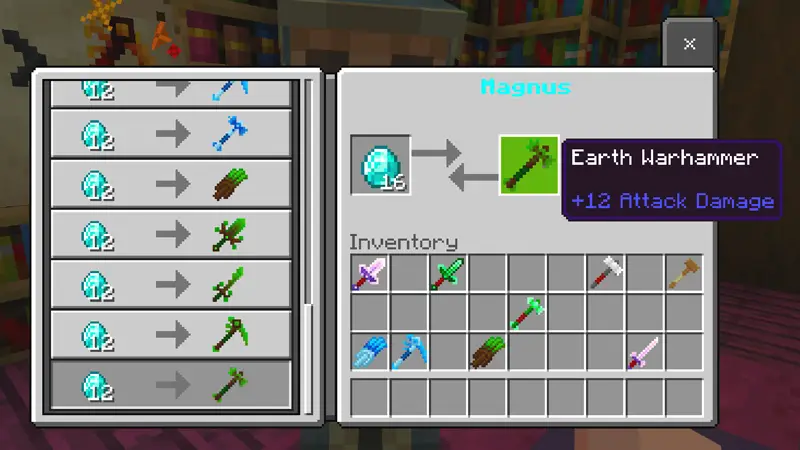
Task: Grab the green-headed mace in inventory
Action: click(x=526, y=313)
